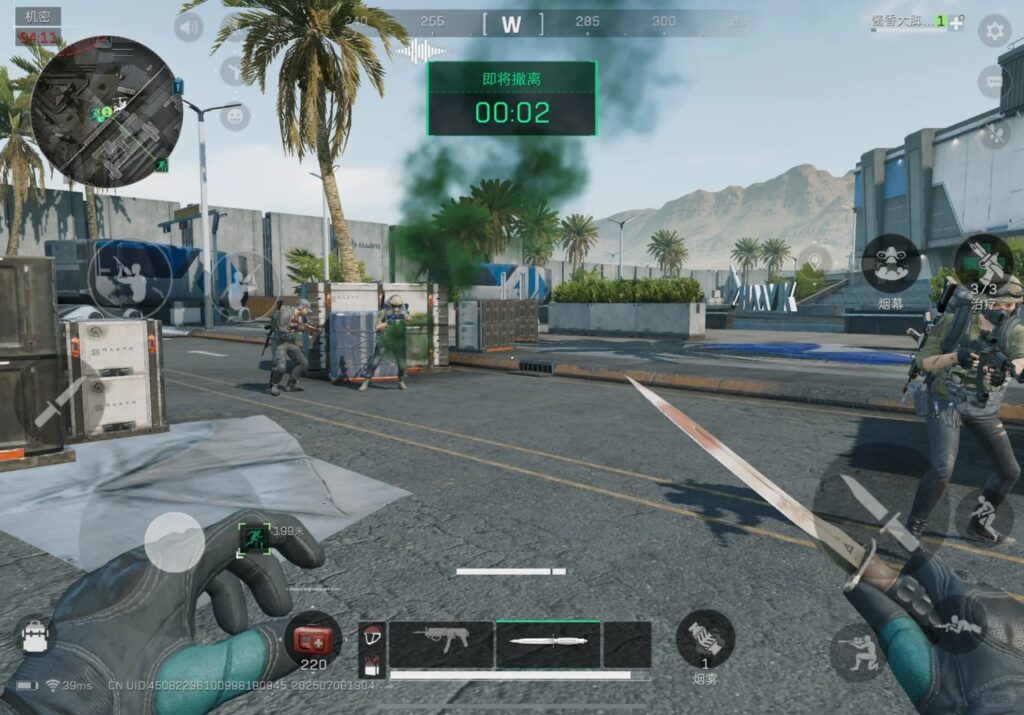Throw the 烟雾 smoke grenade

point(705,639)
